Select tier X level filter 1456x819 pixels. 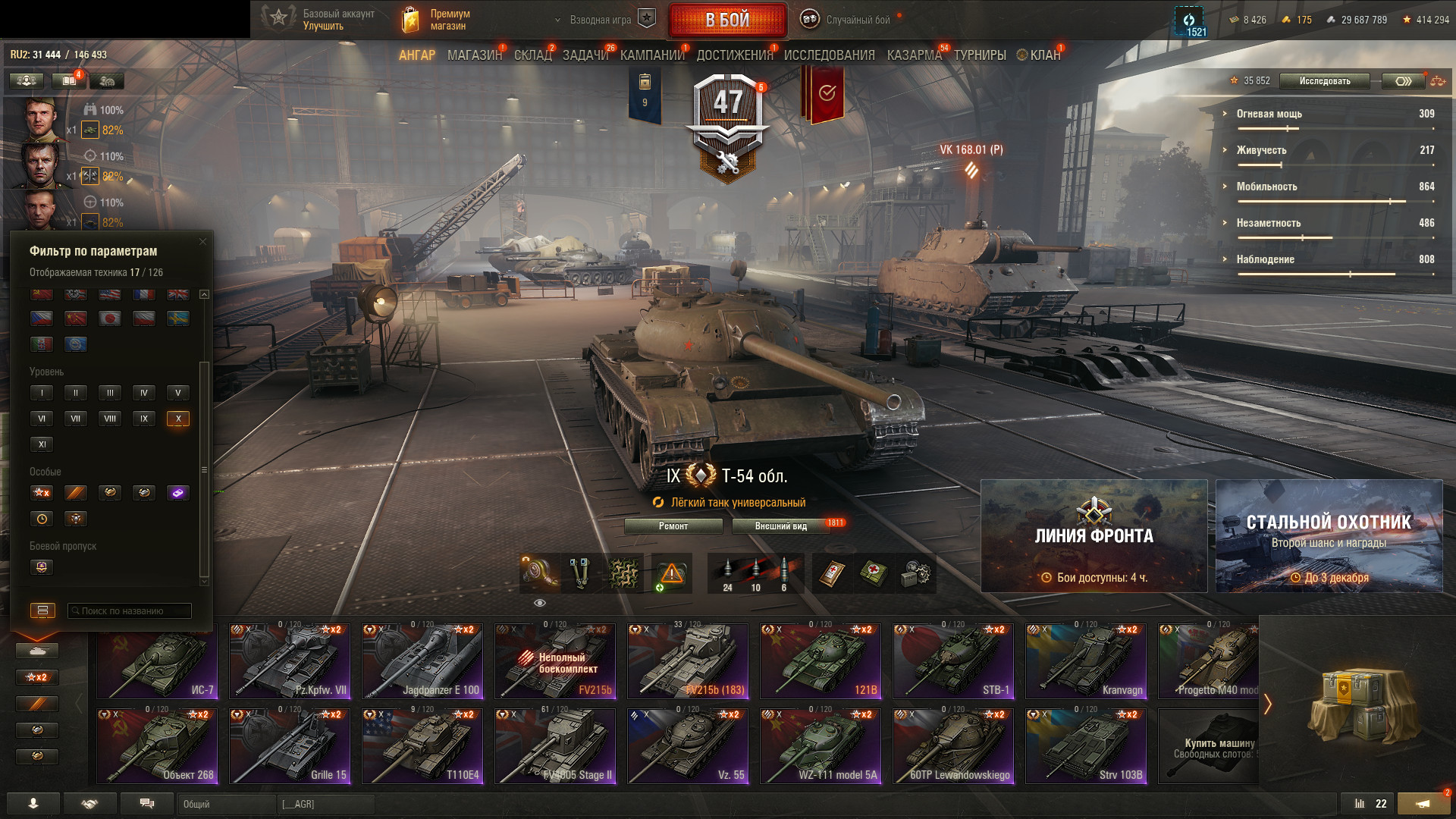pos(178,419)
